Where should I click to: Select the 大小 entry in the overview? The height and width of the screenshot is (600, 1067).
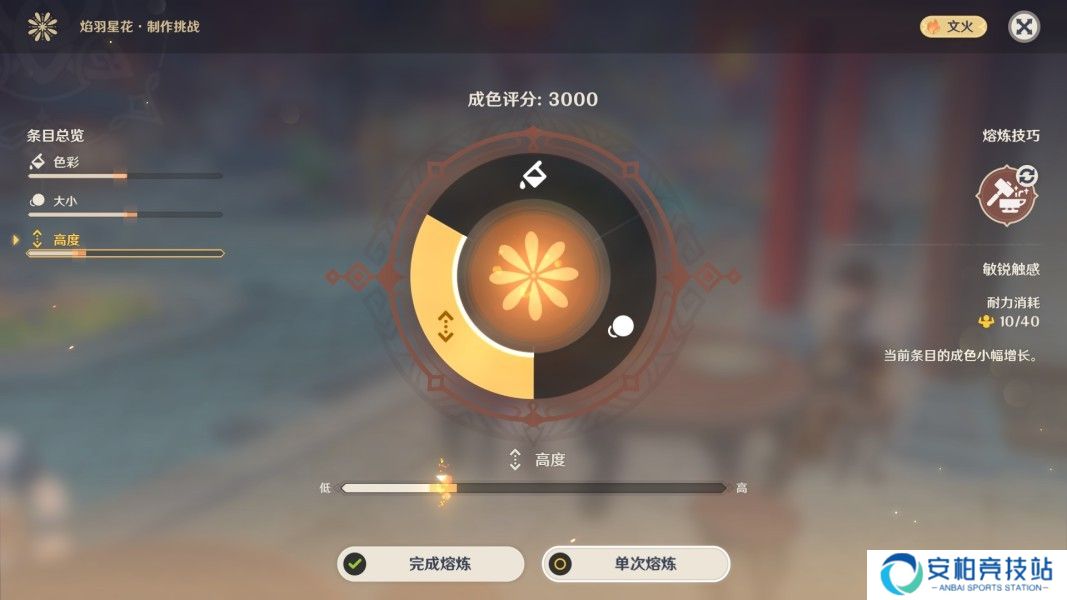coord(64,201)
